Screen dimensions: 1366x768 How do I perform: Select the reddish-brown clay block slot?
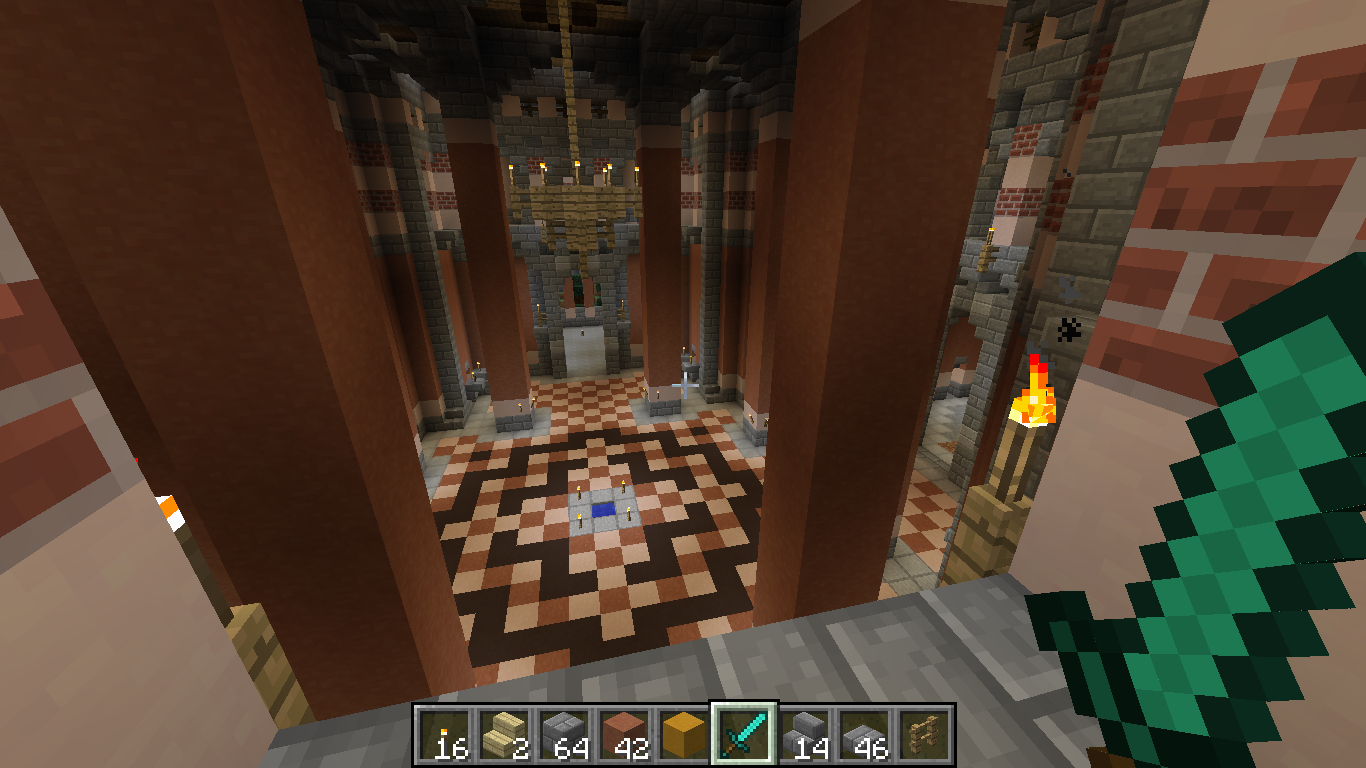[x=624, y=733]
